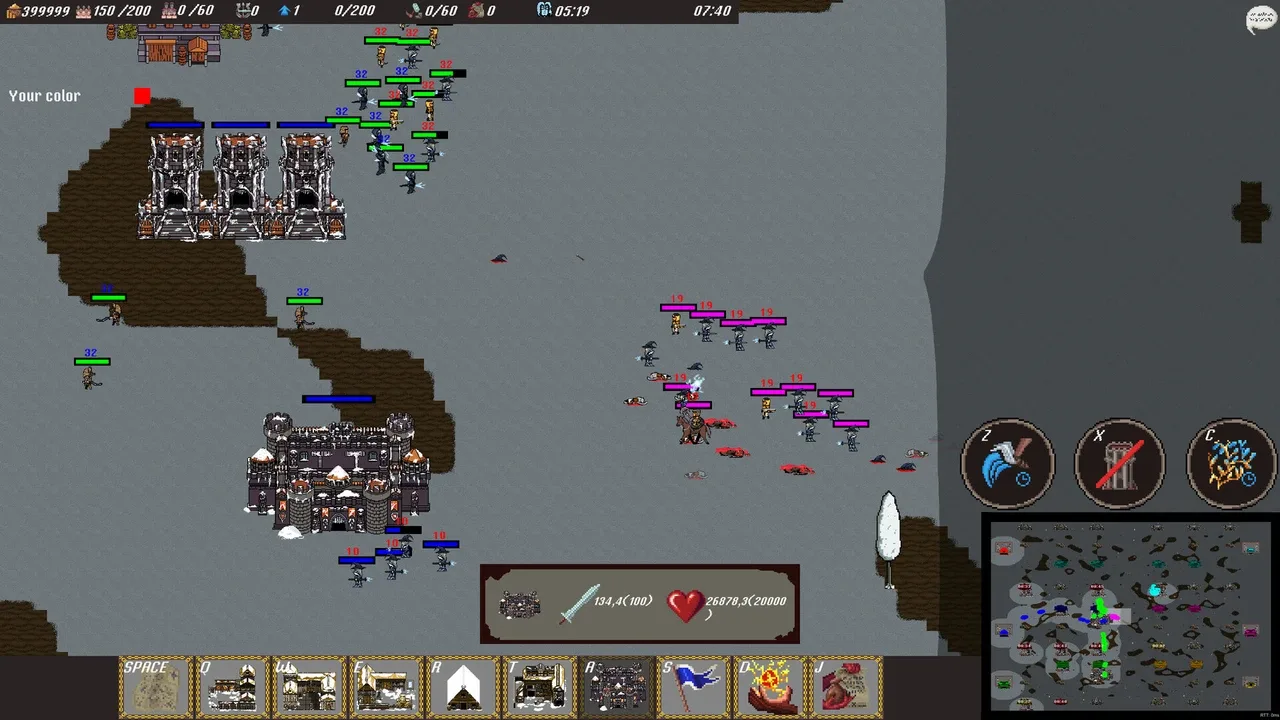
Task: Activate the fire orb spell in slot D
Action: click(771, 687)
